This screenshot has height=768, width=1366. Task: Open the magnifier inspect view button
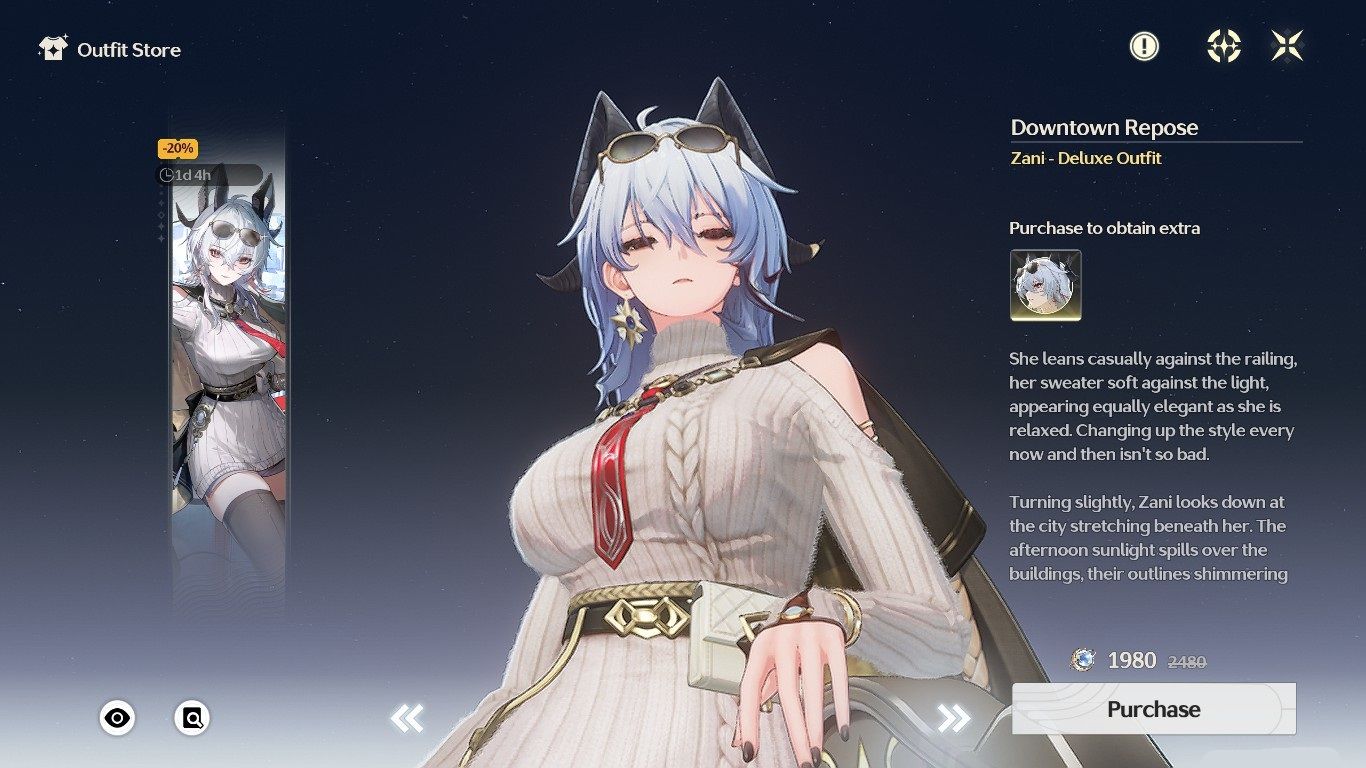click(x=192, y=717)
